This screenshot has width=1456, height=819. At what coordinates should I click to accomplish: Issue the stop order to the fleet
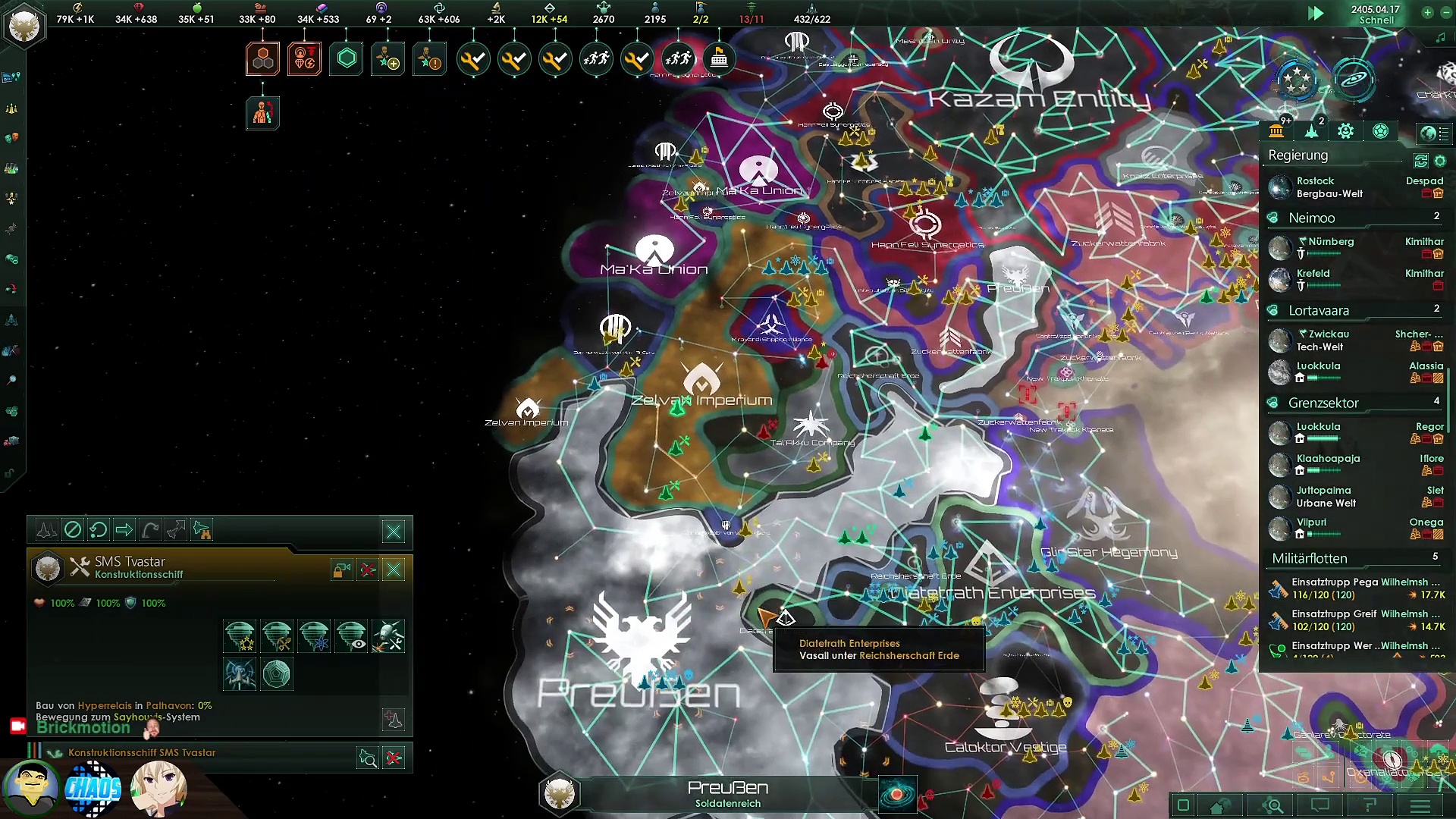[72, 529]
